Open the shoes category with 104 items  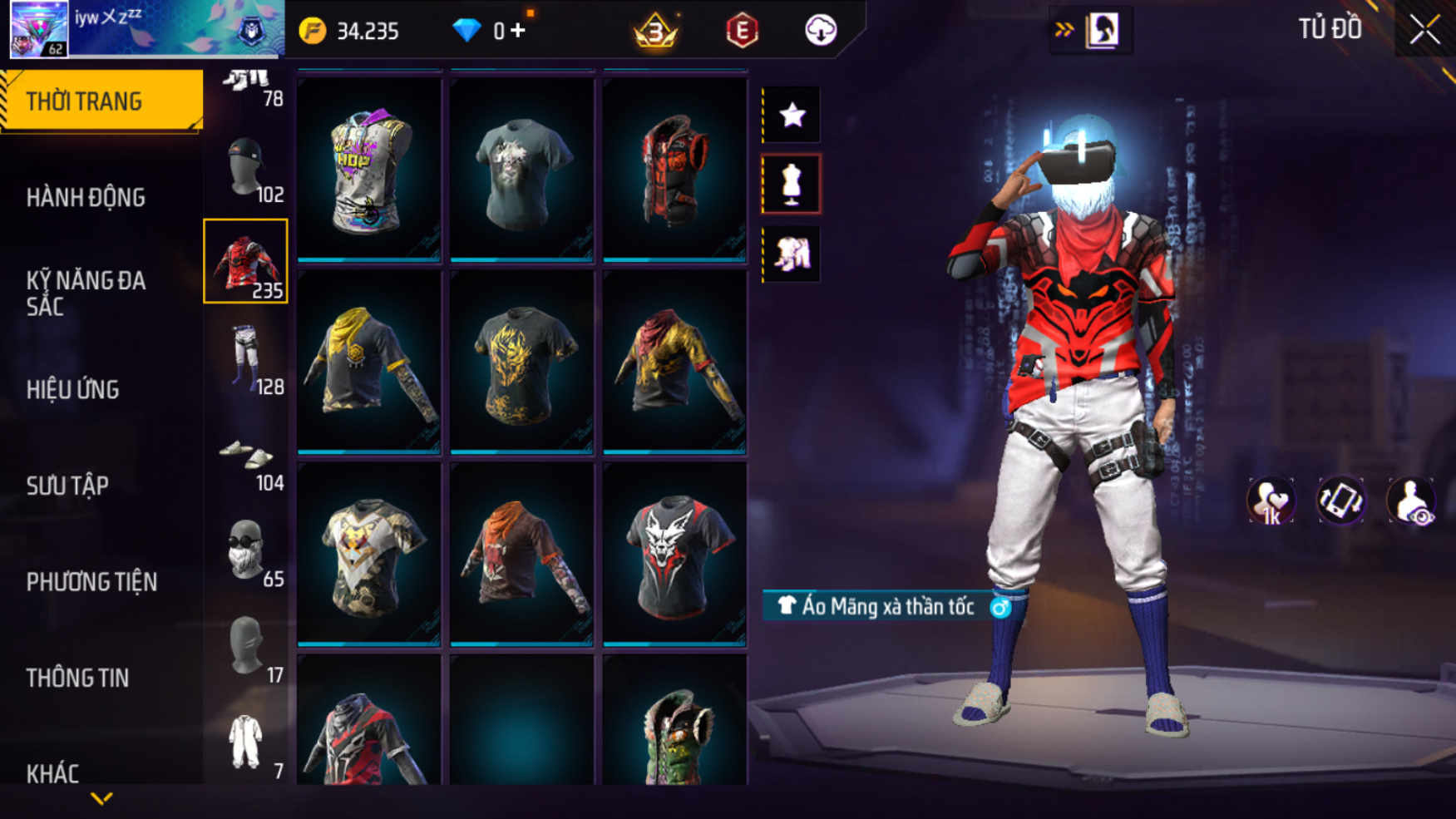[246, 458]
